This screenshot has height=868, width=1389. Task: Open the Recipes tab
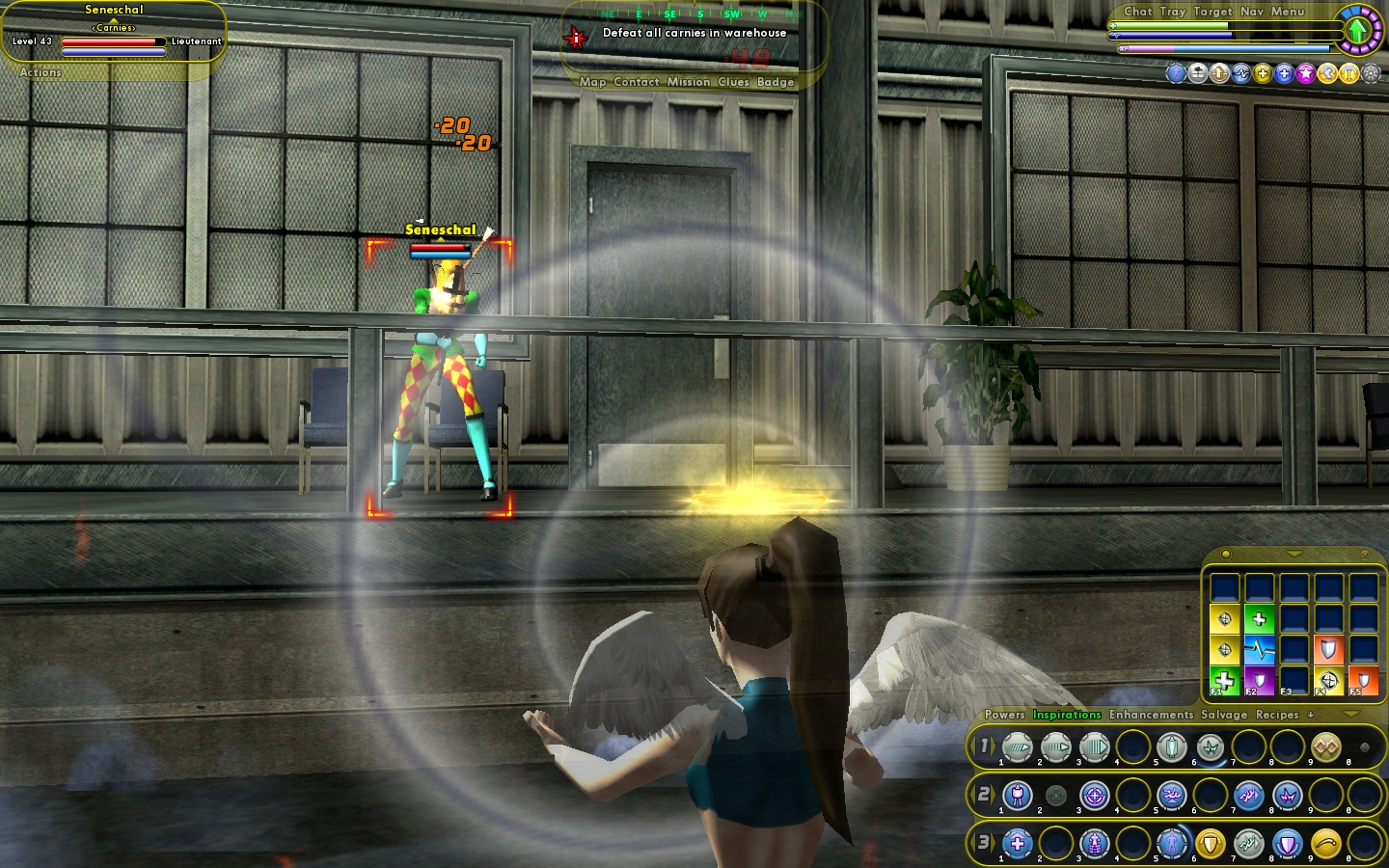click(x=1277, y=715)
